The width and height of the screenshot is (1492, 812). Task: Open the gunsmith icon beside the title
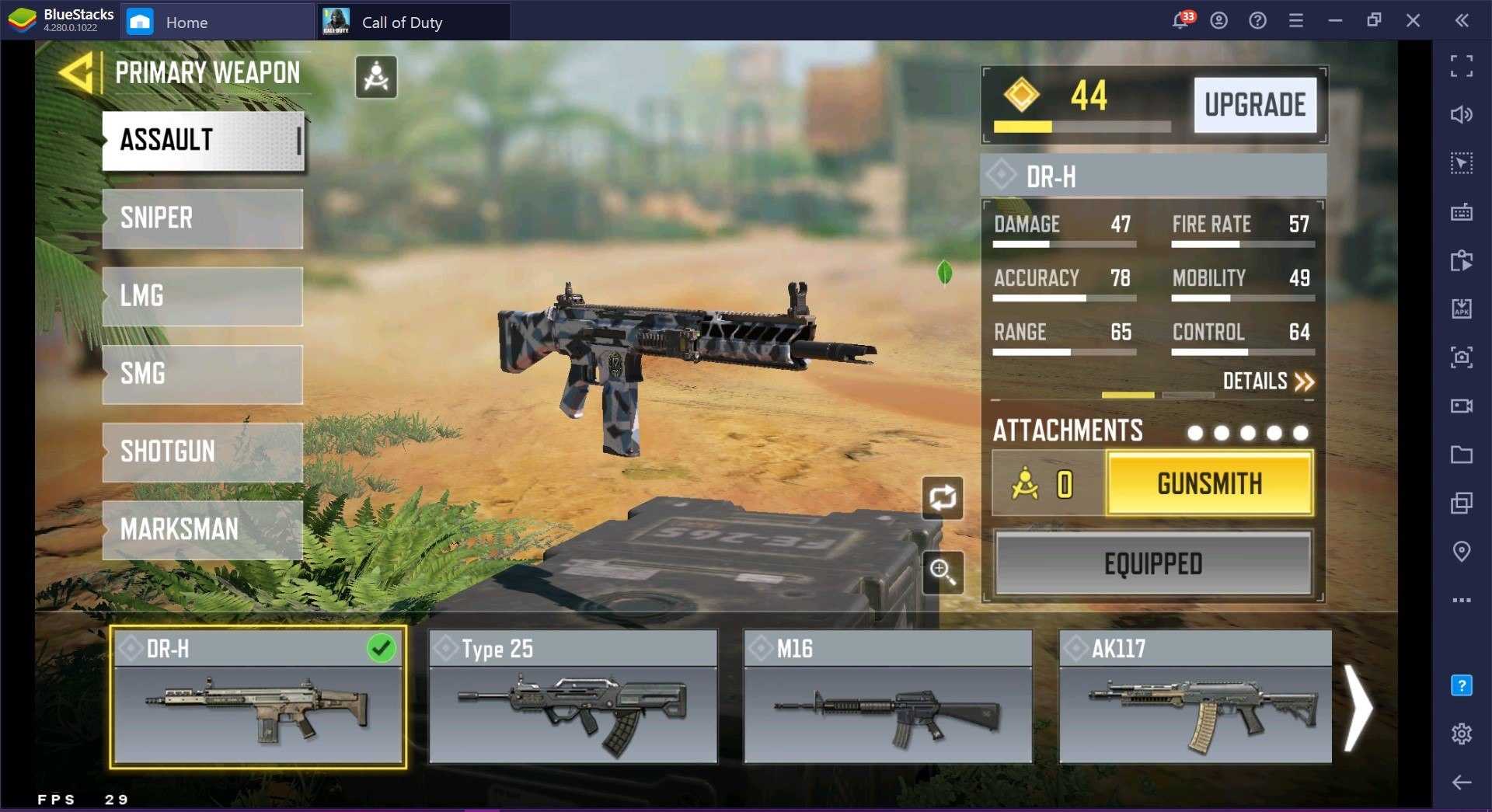376,77
